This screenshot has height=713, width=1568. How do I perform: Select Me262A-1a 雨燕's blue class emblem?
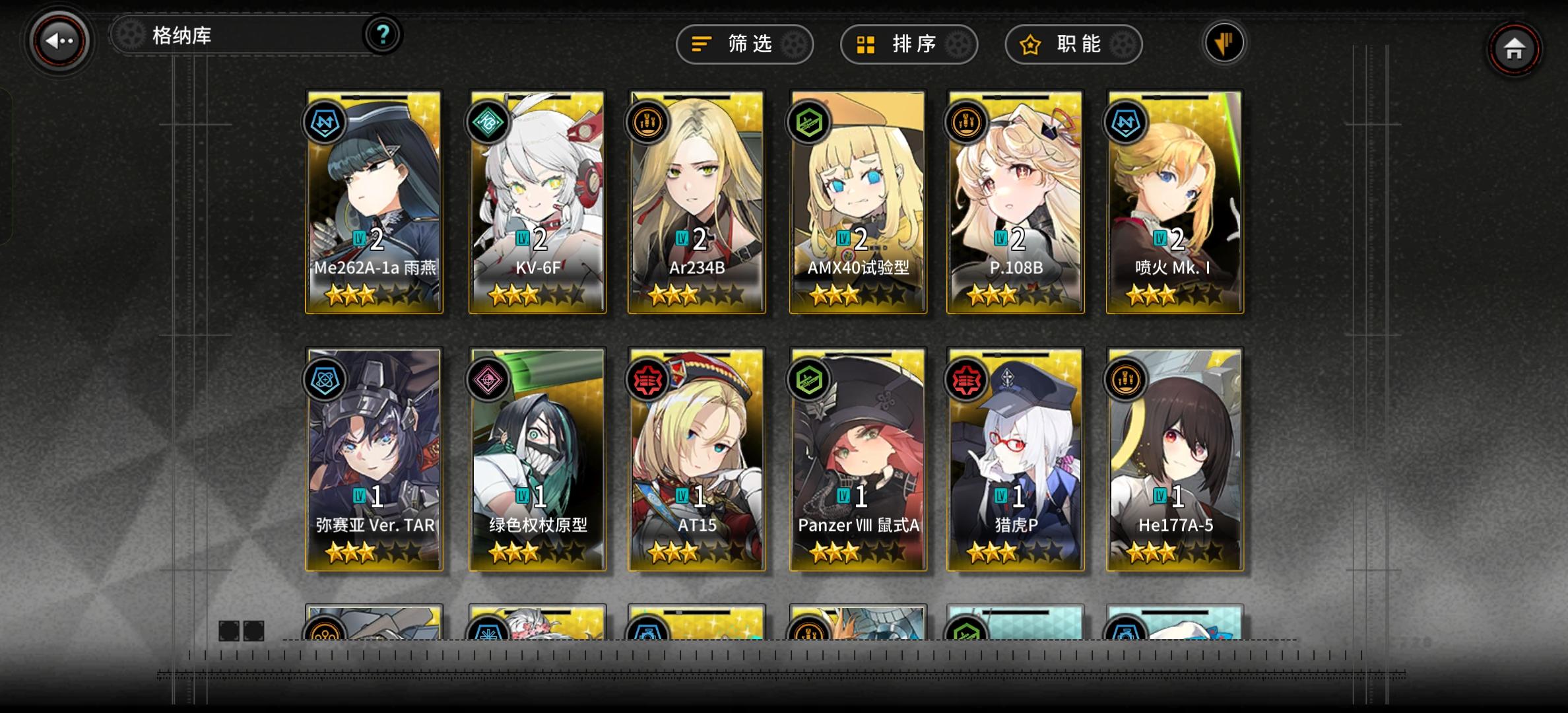click(x=327, y=122)
